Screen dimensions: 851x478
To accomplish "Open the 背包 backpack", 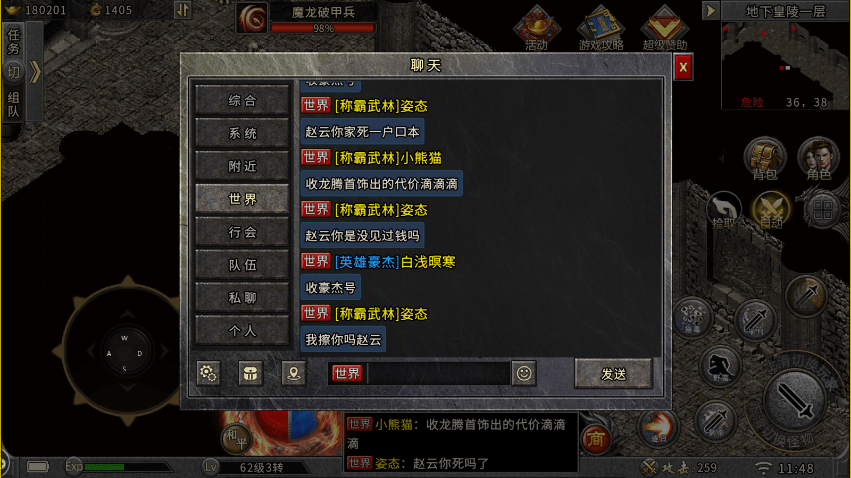I will point(765,157).
